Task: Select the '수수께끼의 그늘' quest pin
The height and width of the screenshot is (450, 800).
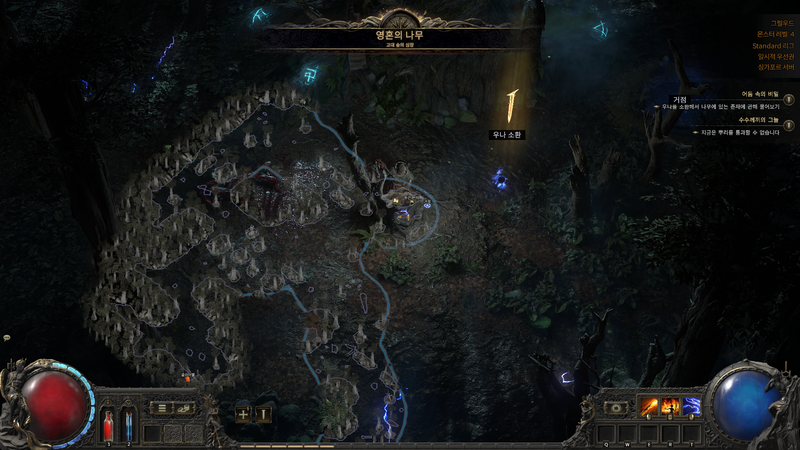Action: click(x=788, y=124)
